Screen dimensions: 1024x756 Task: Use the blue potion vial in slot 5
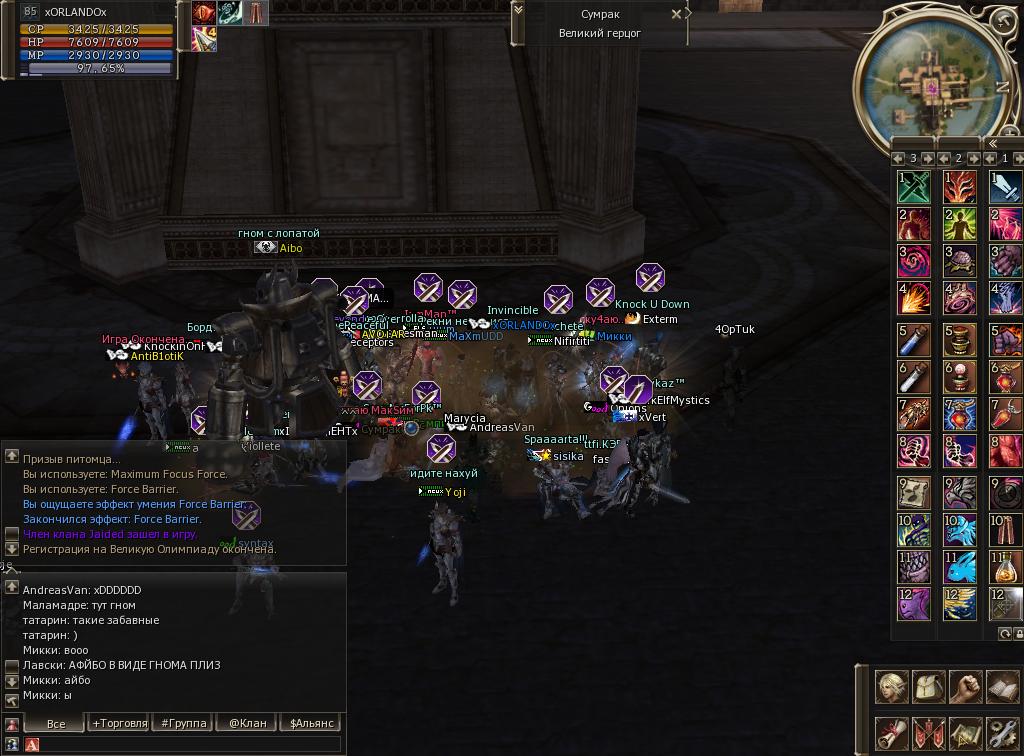point(914,341)
